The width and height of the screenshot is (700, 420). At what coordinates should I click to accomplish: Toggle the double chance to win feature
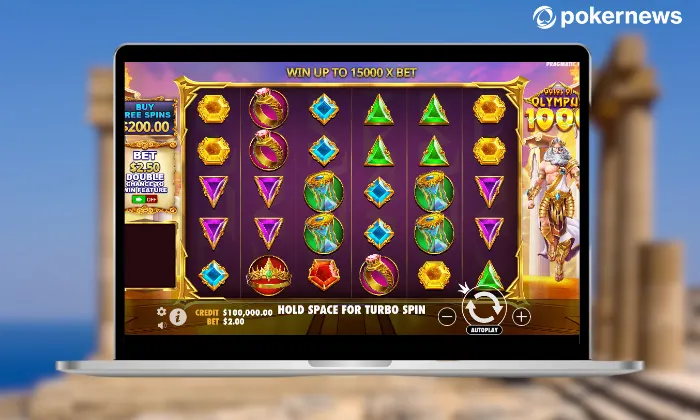point(146,199)
